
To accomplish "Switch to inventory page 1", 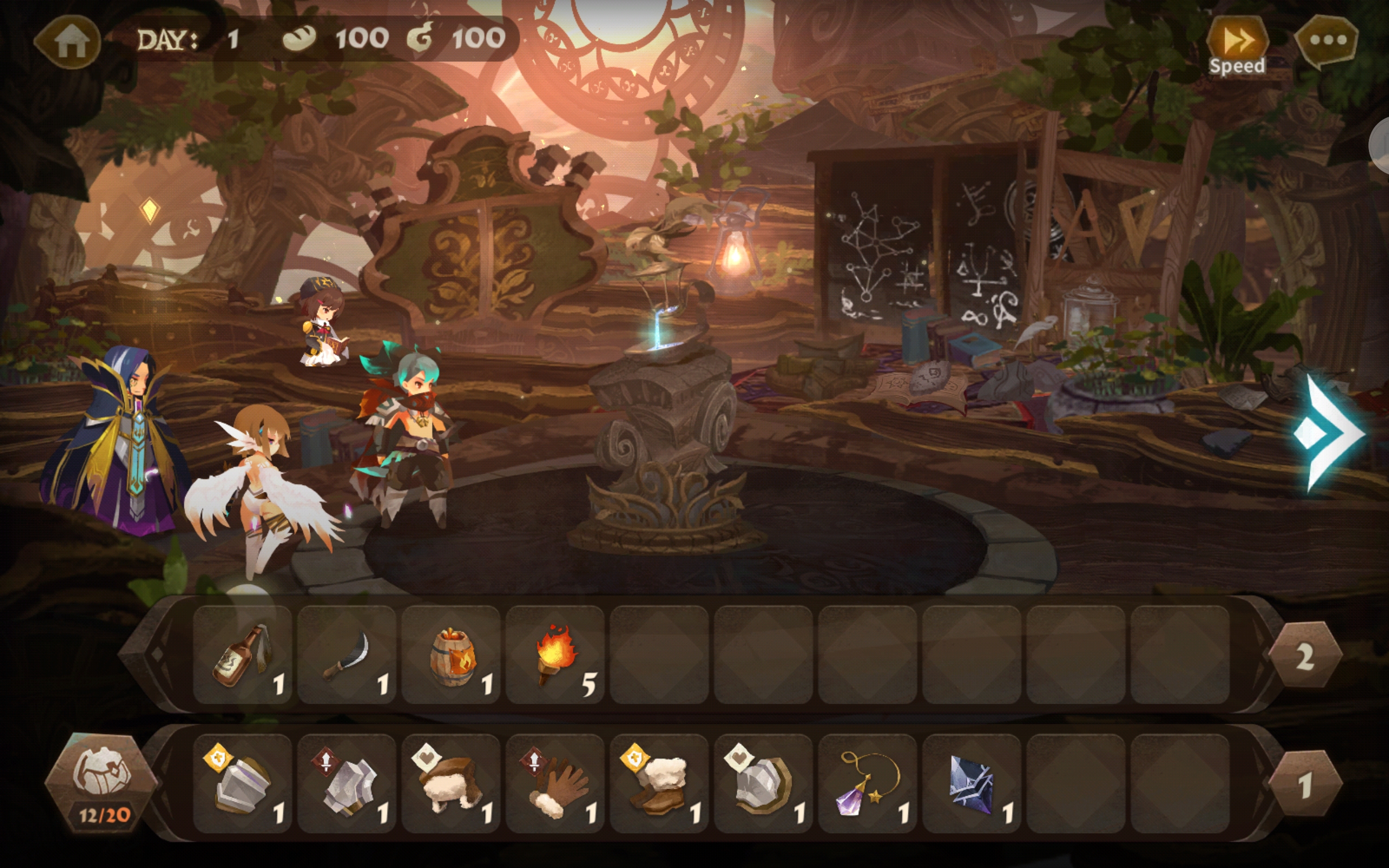I will click(x=1304, y=784).
